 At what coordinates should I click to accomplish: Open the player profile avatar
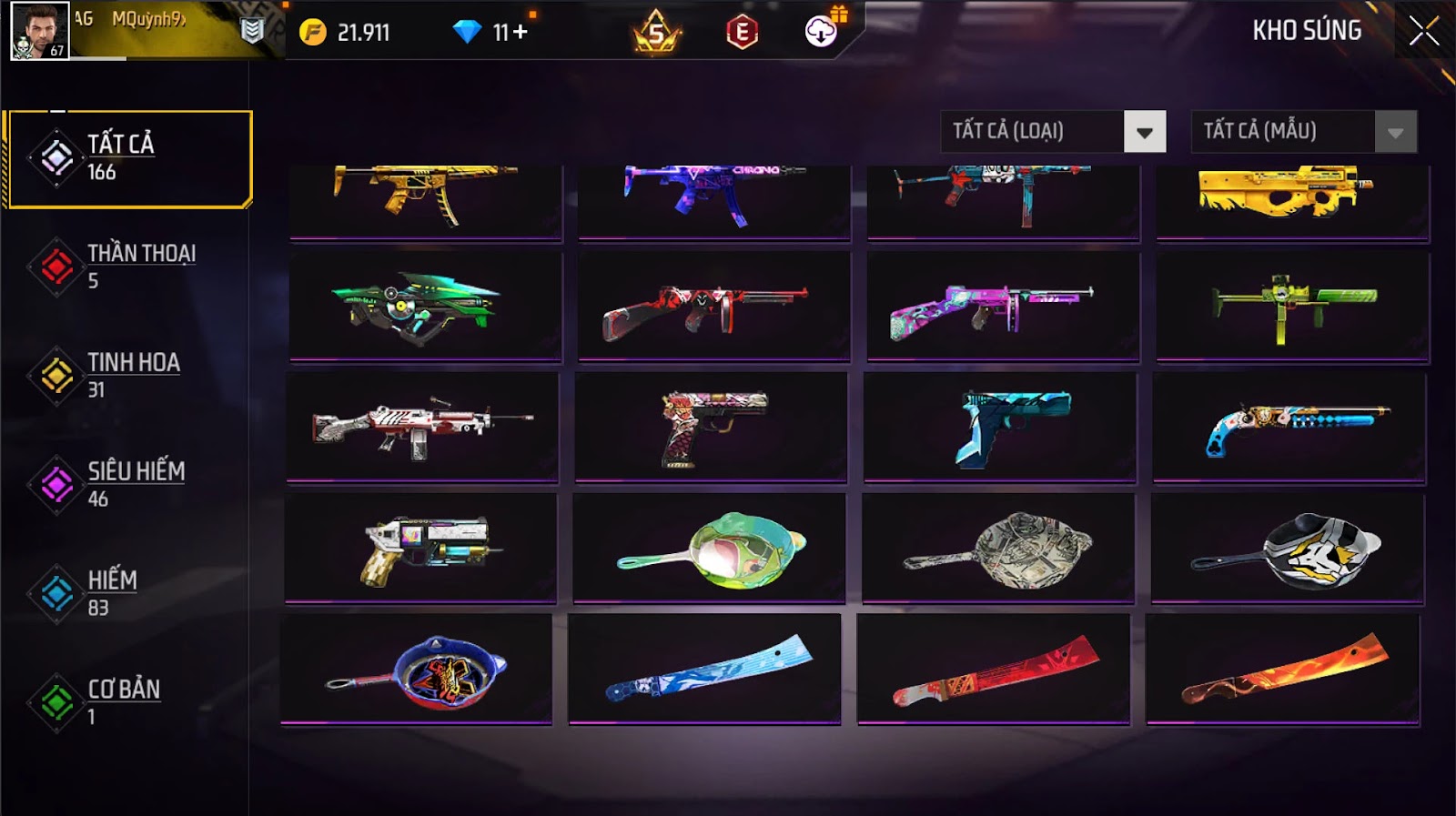39,31
